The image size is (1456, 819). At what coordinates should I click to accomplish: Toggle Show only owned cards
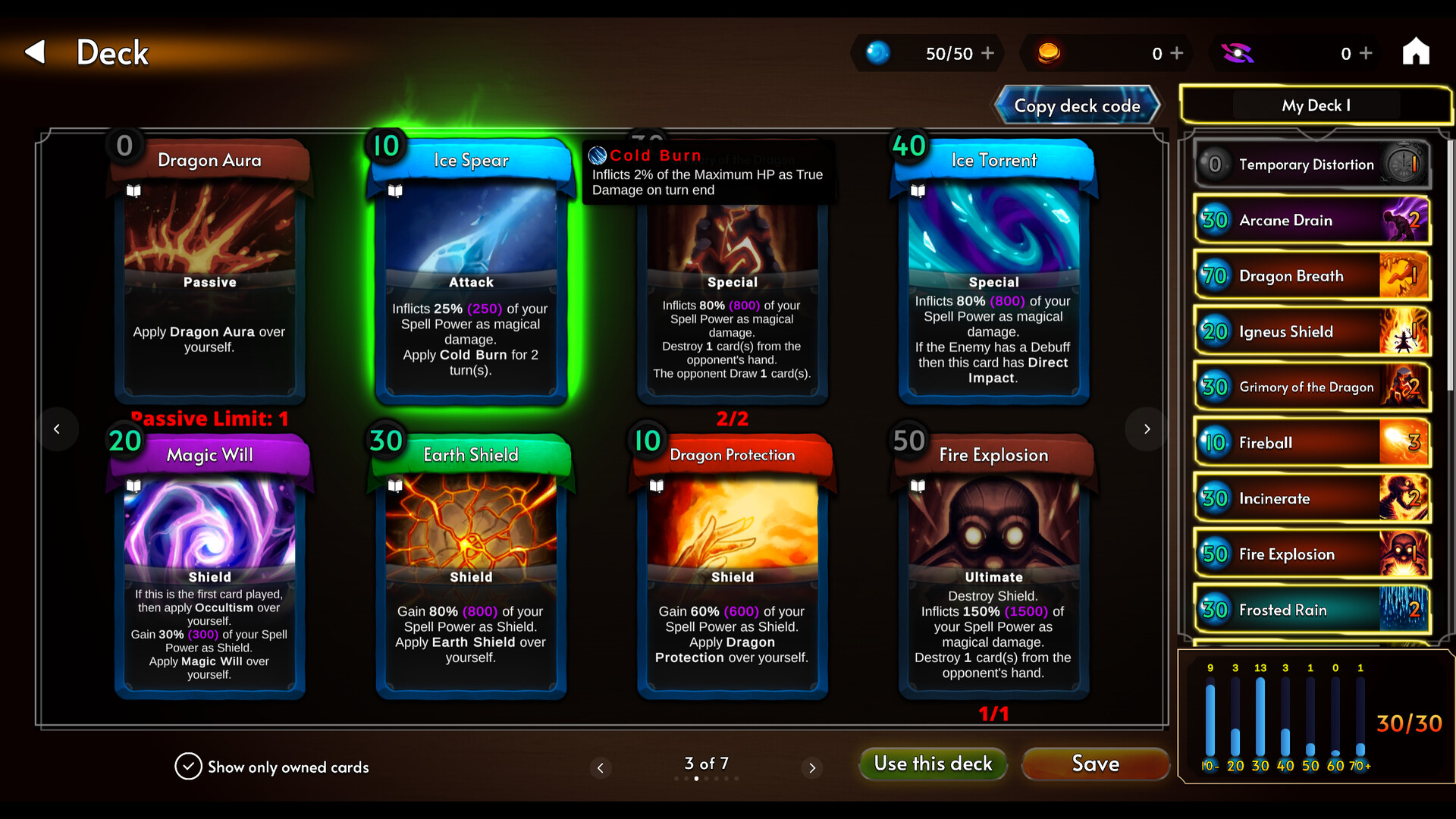tap(188, 767)
